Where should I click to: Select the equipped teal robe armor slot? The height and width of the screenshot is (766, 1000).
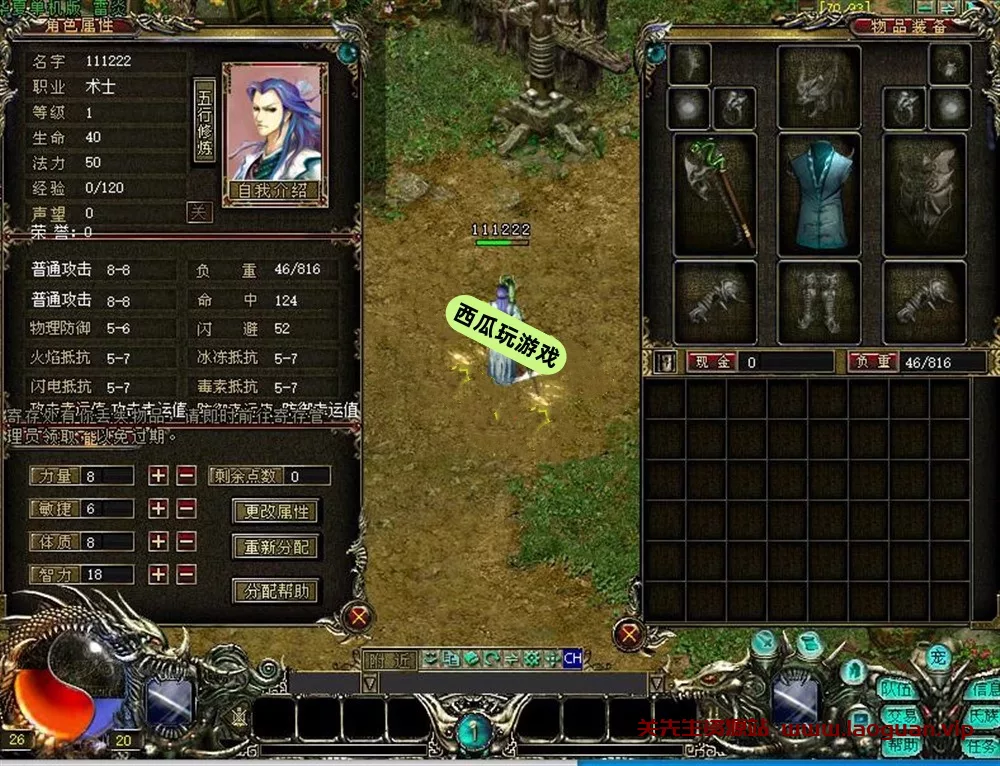818,196
